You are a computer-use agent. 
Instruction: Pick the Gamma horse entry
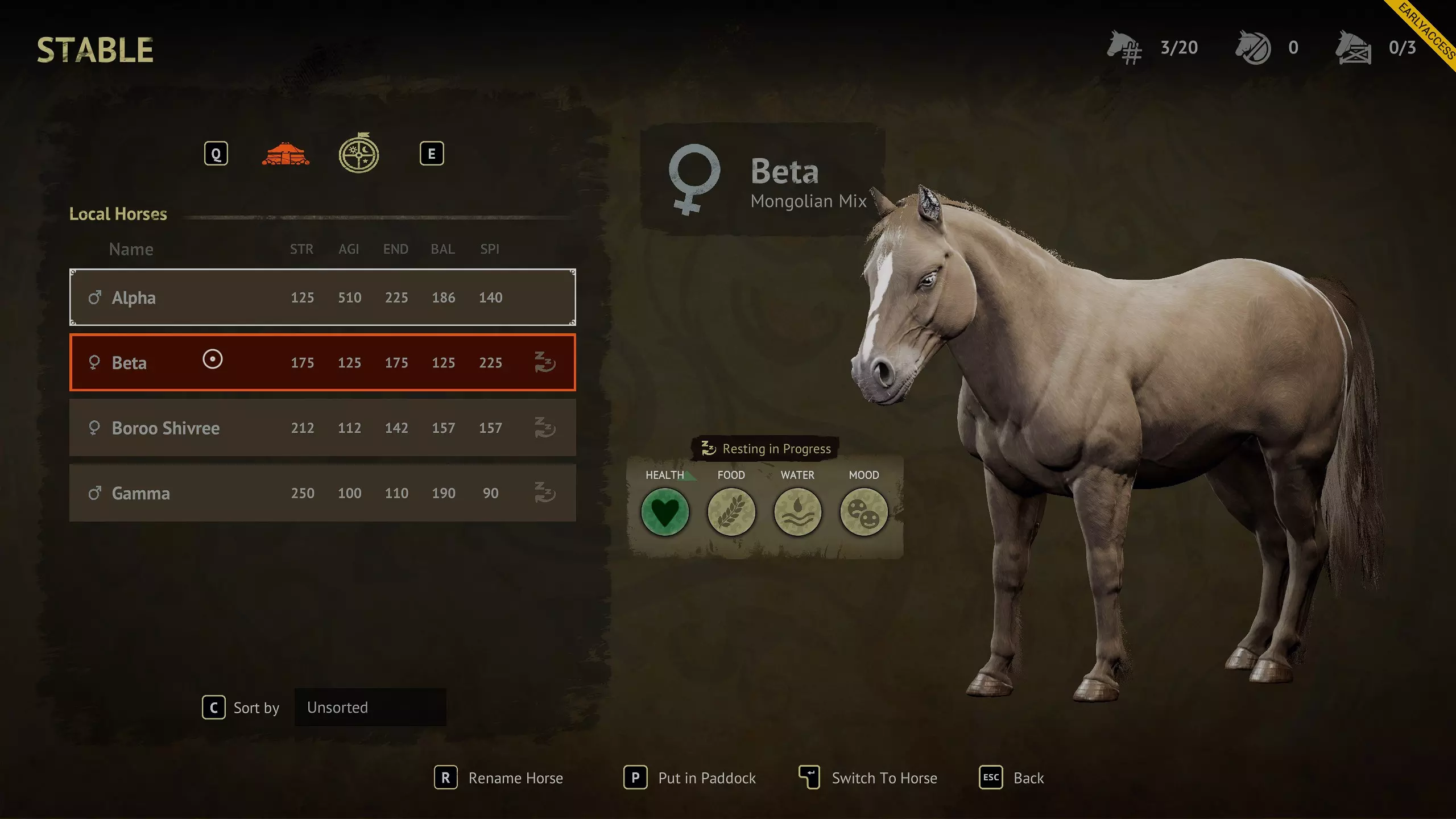coord(322,493)
